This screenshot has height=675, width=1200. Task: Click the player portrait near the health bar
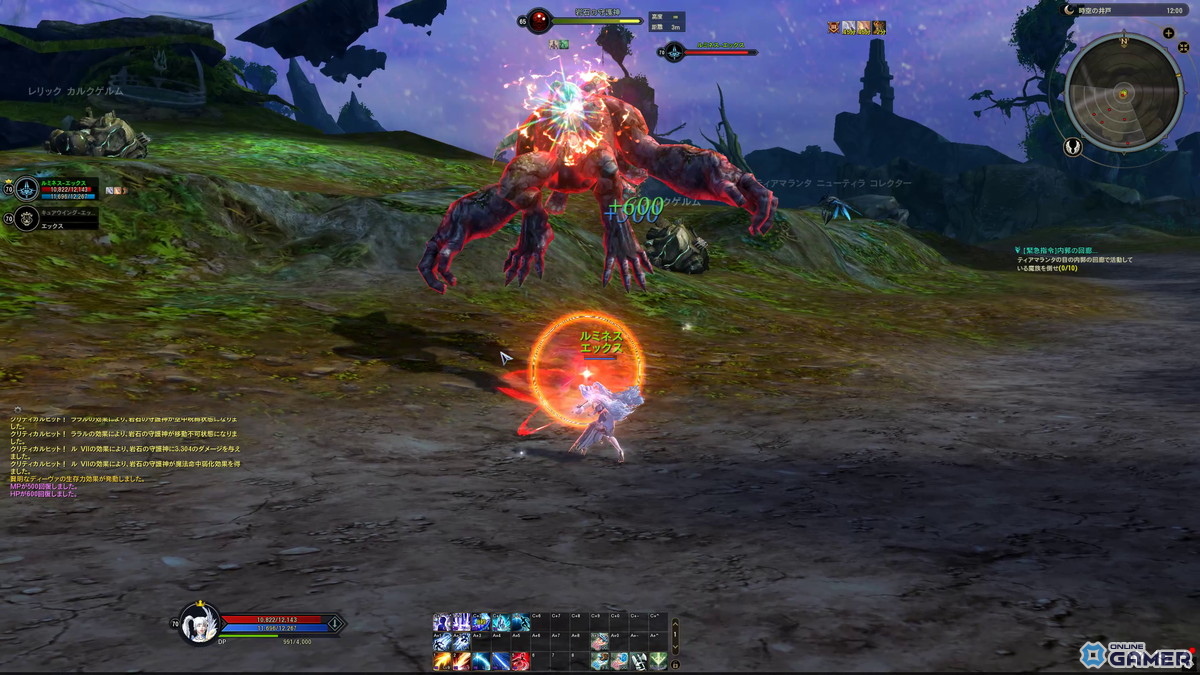pyautogui.click(x=197, y=623)
